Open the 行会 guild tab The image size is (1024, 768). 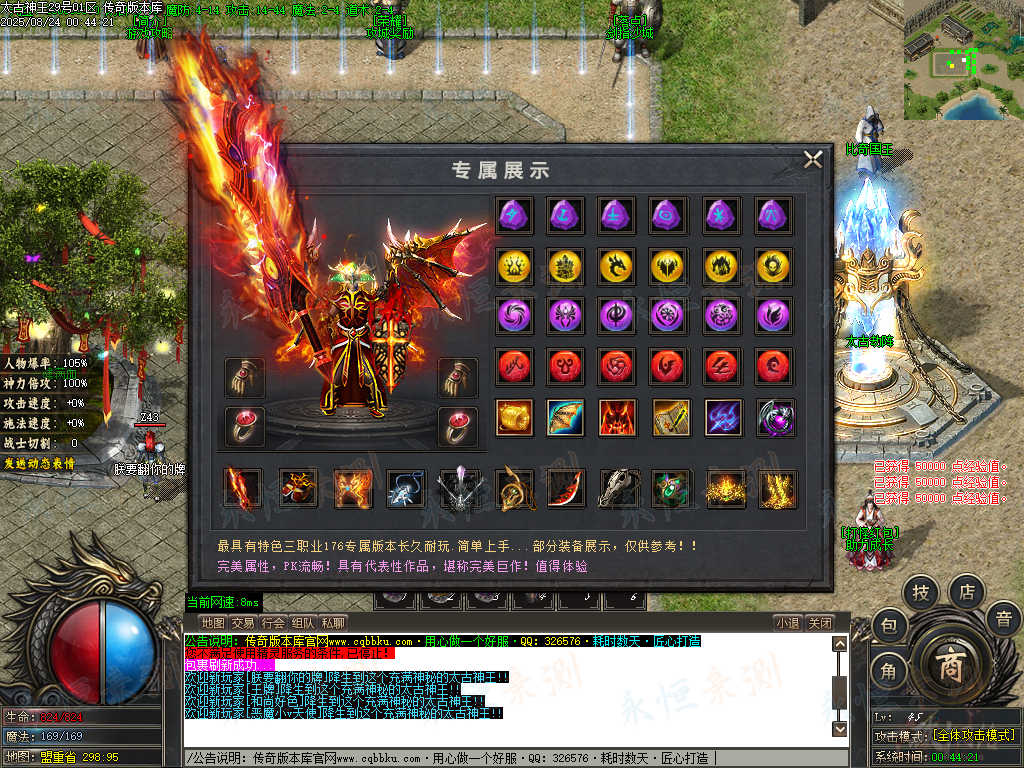point(273,622)
